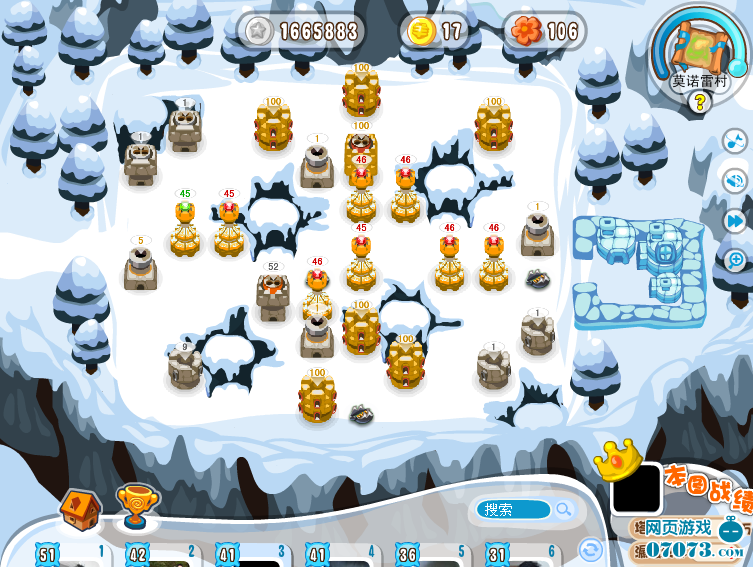Click the orange flower currency counter
Viewport: 753px width, 567px height.
[544, 31]
